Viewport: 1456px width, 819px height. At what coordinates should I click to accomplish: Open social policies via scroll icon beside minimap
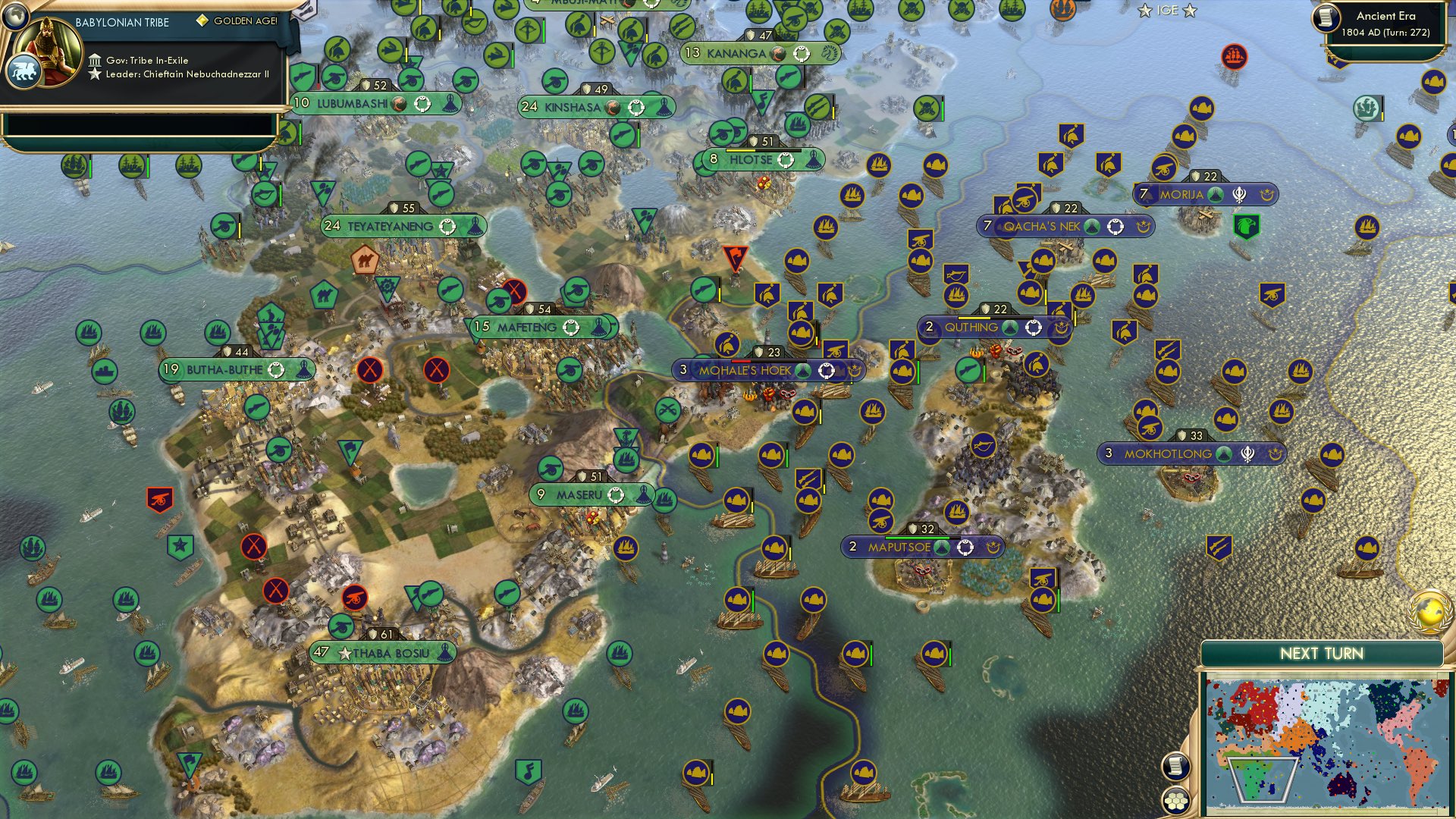click(1175, 766)
